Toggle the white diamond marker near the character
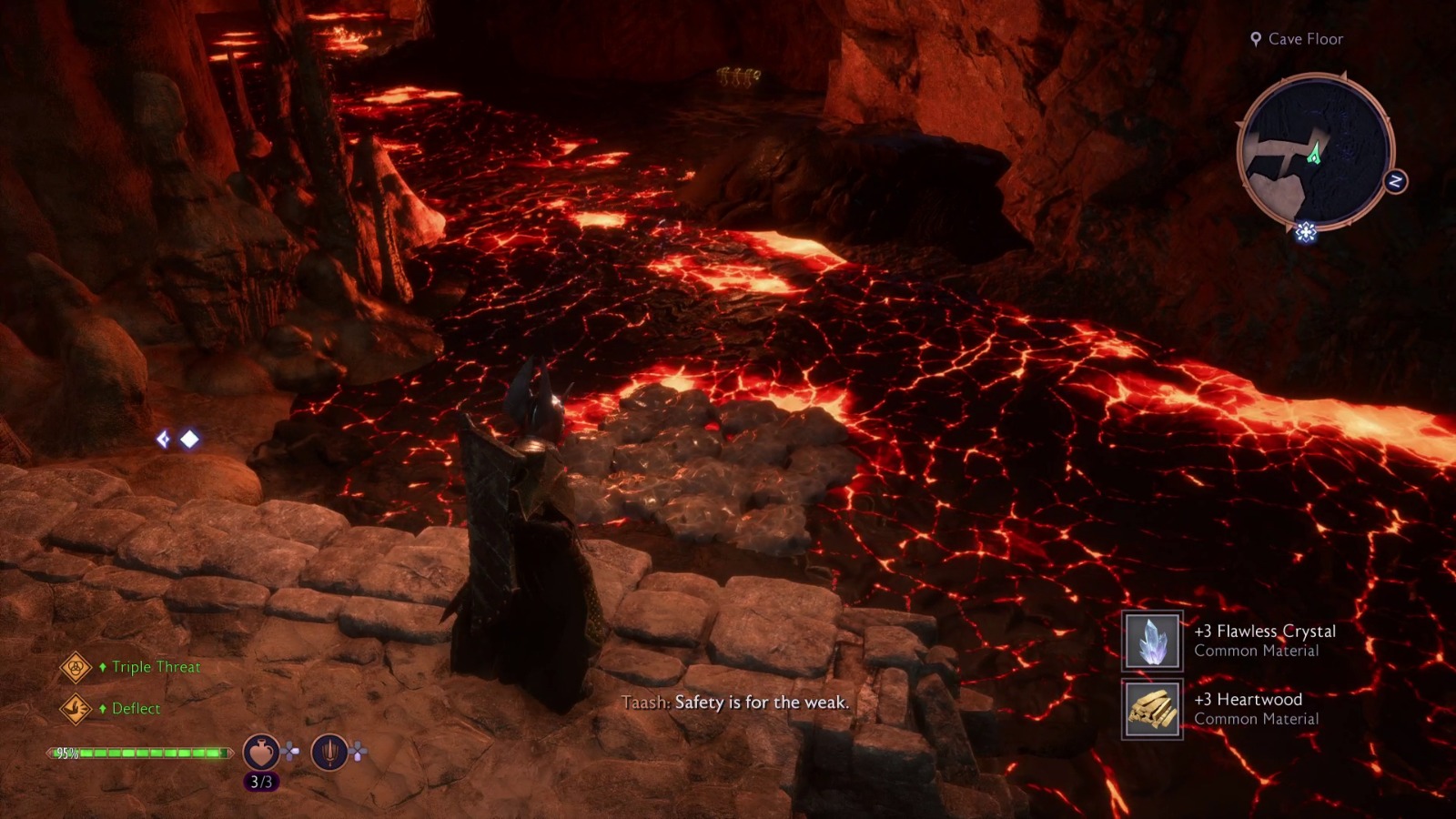Image resolution: width=1456 pixels, height=819 pixels. point(189,440)
